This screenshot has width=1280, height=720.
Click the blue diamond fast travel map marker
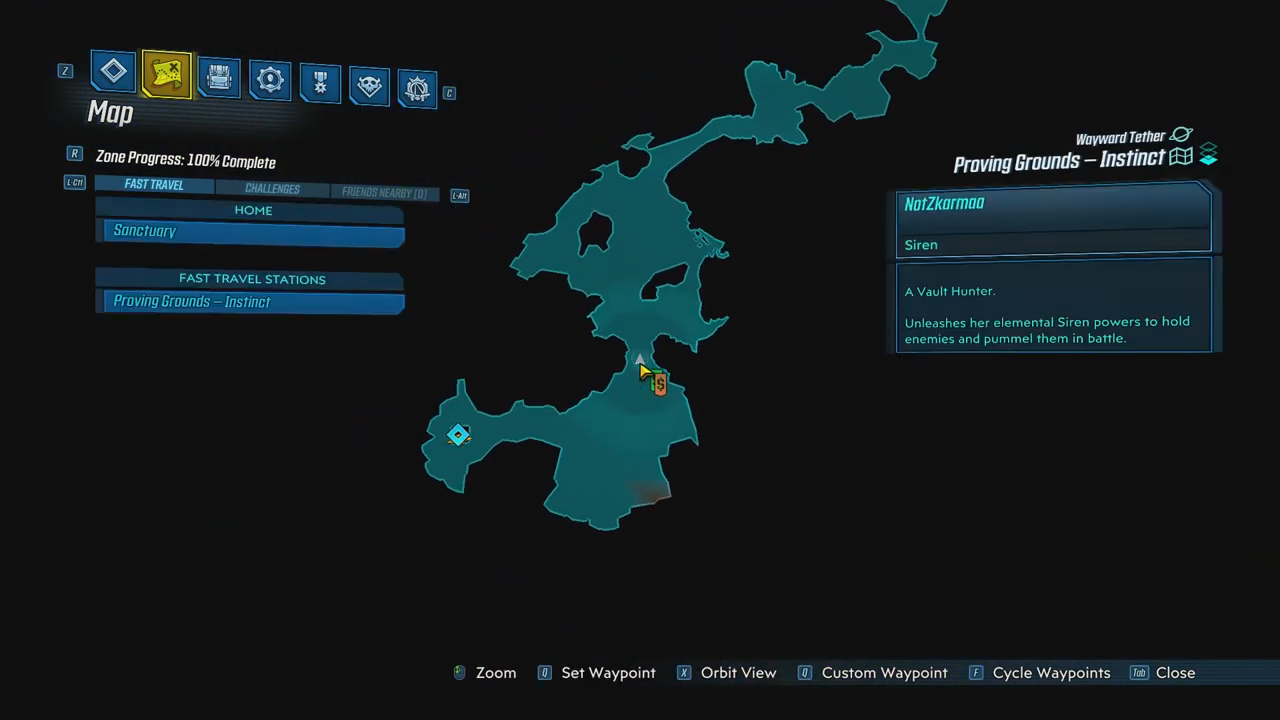click(x=458, y=434)
